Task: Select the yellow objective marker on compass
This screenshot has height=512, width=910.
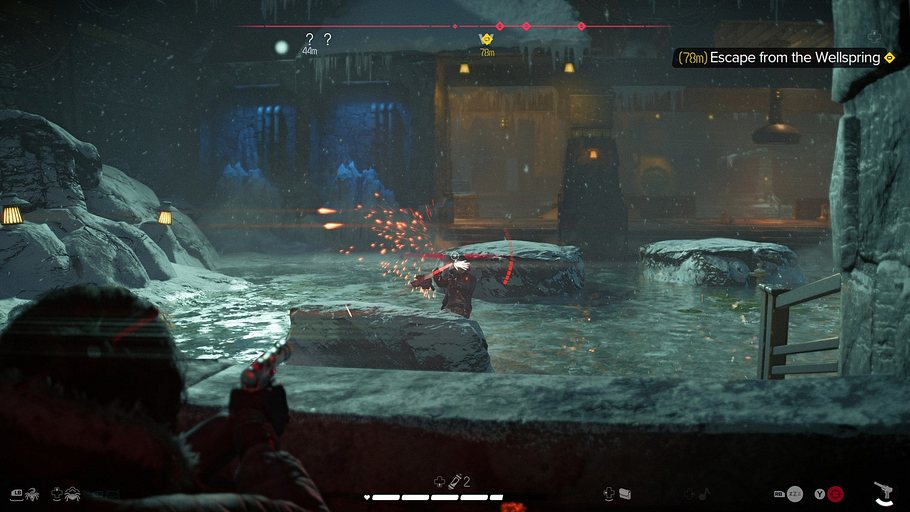Action: click(x=487, y=40)
